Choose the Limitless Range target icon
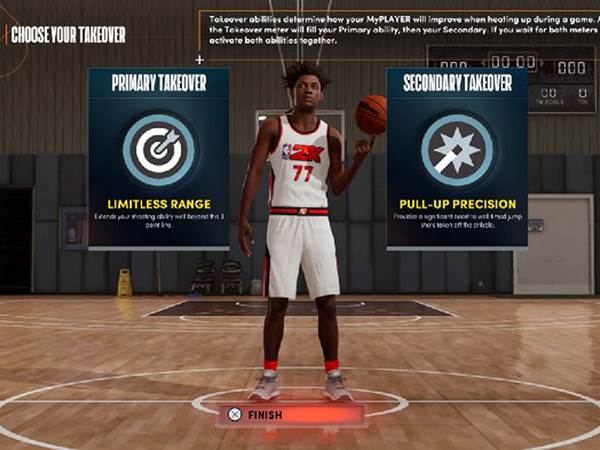The image size is (600, 450). pyautogui.click(x=158, y=150)
